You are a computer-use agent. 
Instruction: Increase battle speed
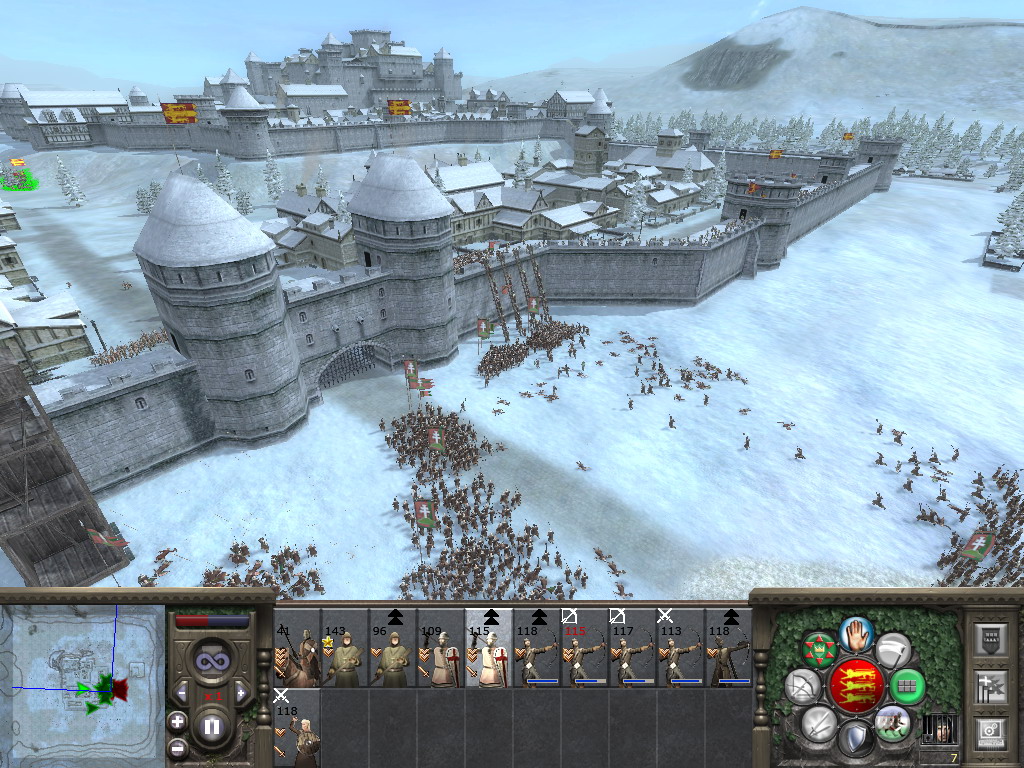241,692
